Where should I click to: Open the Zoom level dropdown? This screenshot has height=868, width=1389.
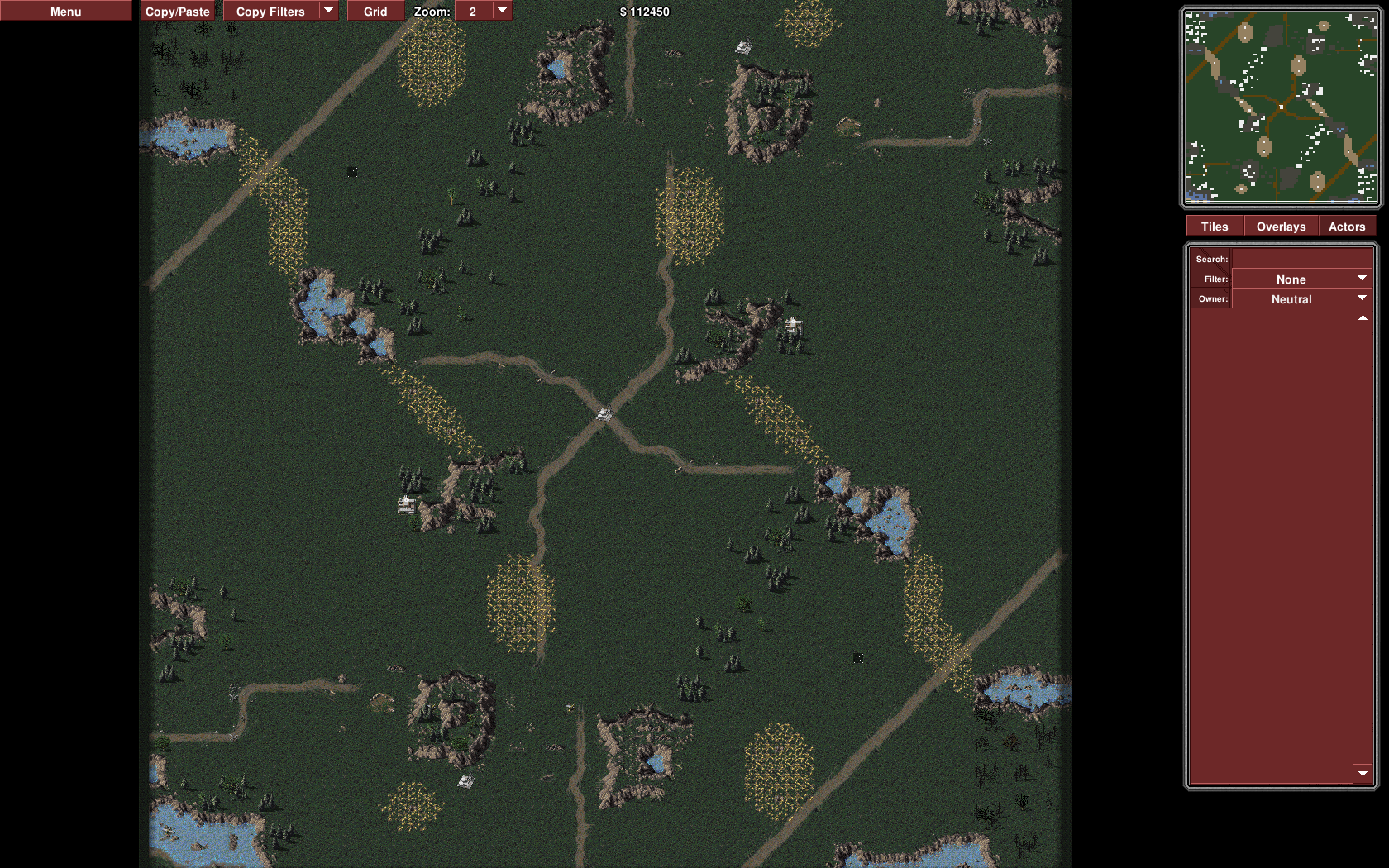484,11
